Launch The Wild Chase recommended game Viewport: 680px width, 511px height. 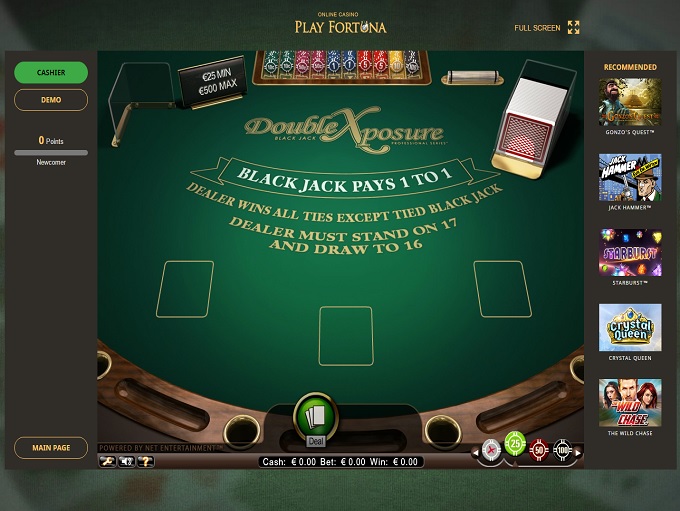pos(630,402)
